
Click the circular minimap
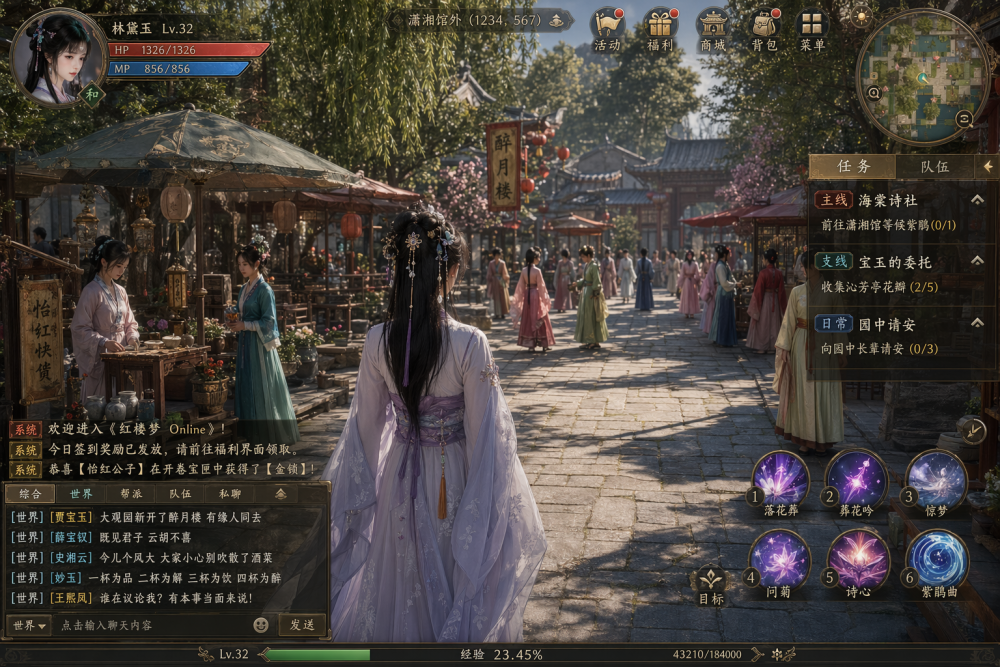(922, 77)
